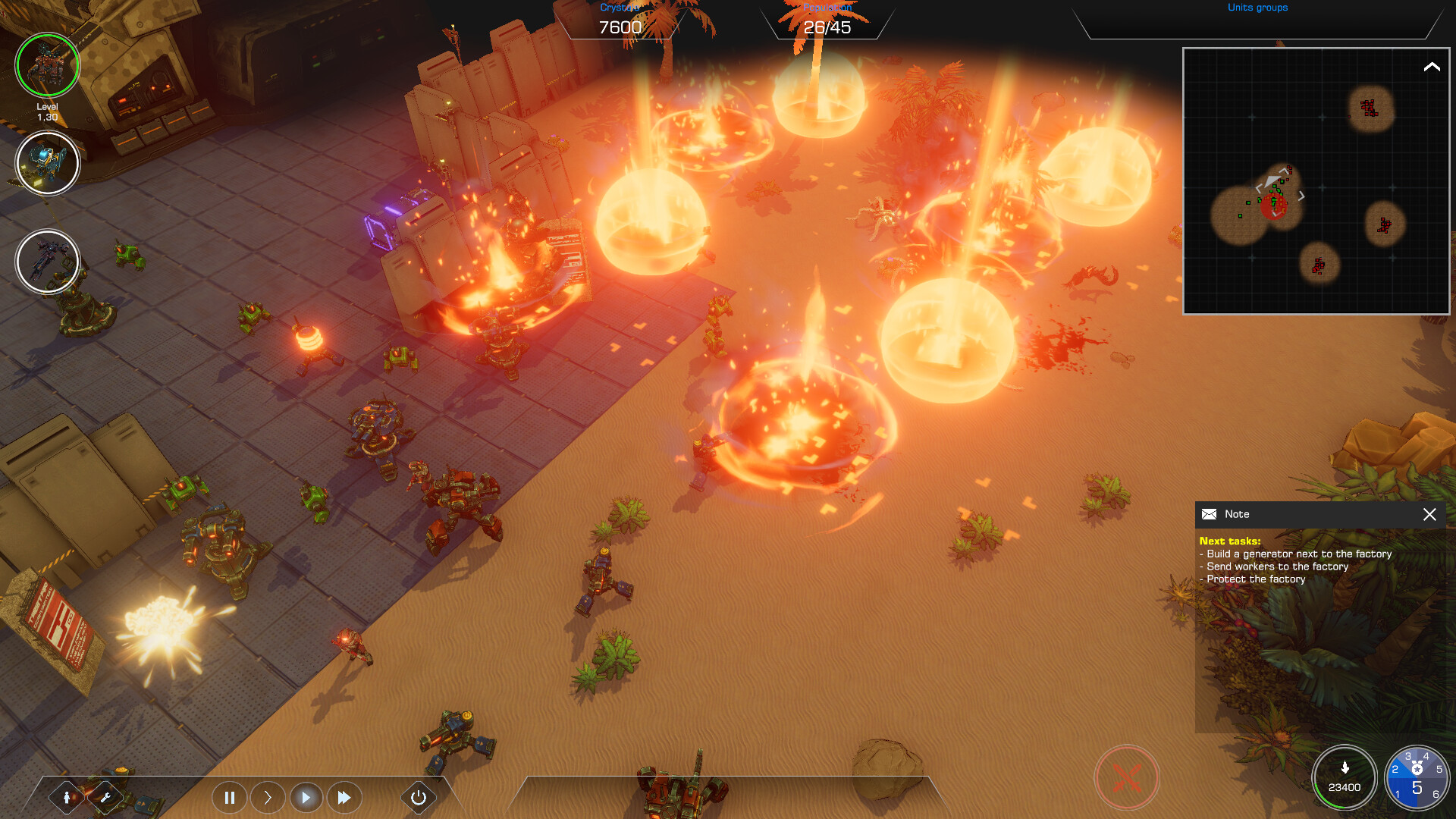This screenshot has width=1456, height=819.
Task: Click the down-arrow drop icon above 23400
Action: tap(1344, 766)
